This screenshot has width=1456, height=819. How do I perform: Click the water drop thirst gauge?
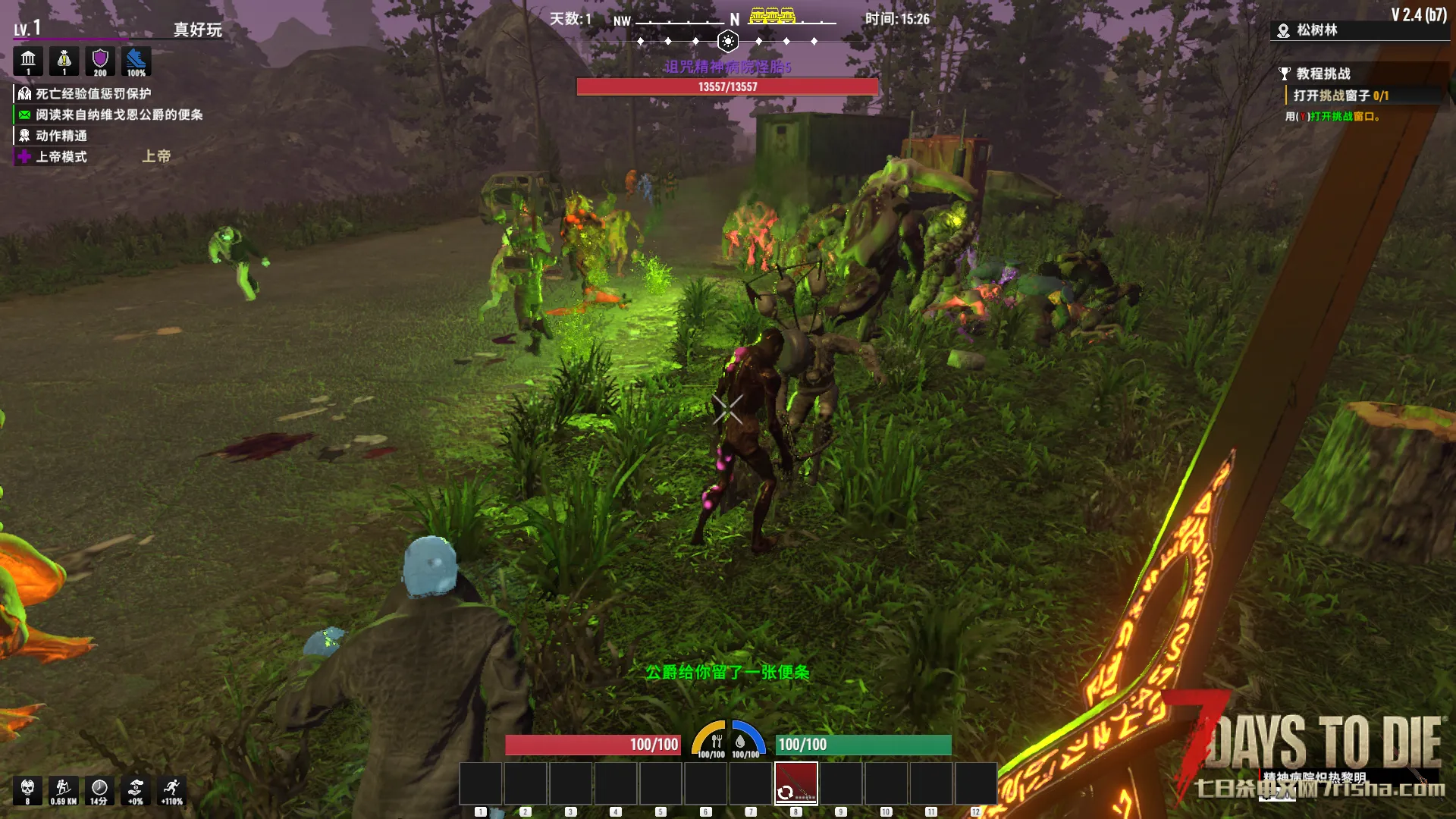[x=744, y=742]
